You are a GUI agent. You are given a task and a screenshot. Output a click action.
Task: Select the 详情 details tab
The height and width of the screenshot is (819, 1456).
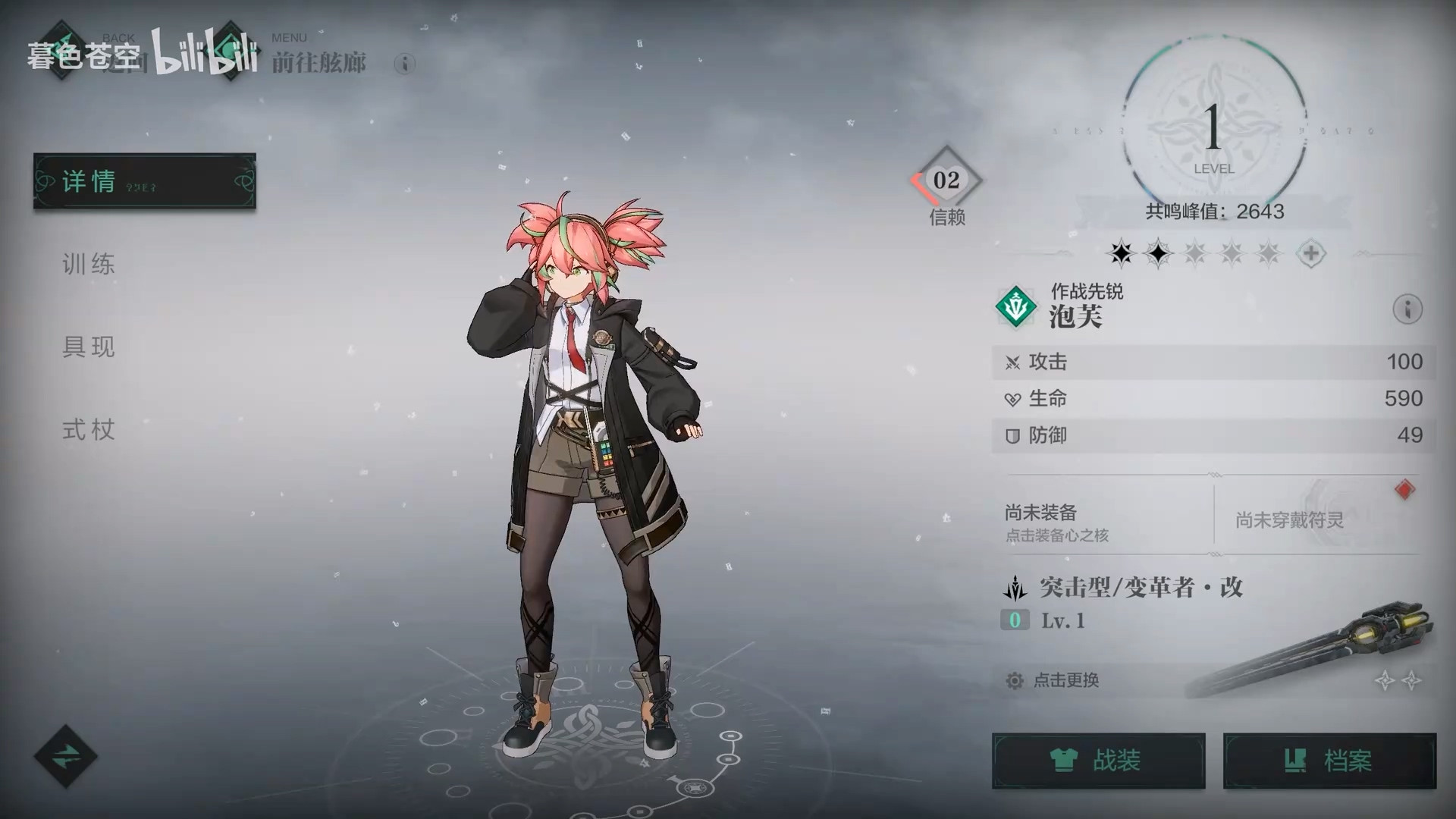144,181
